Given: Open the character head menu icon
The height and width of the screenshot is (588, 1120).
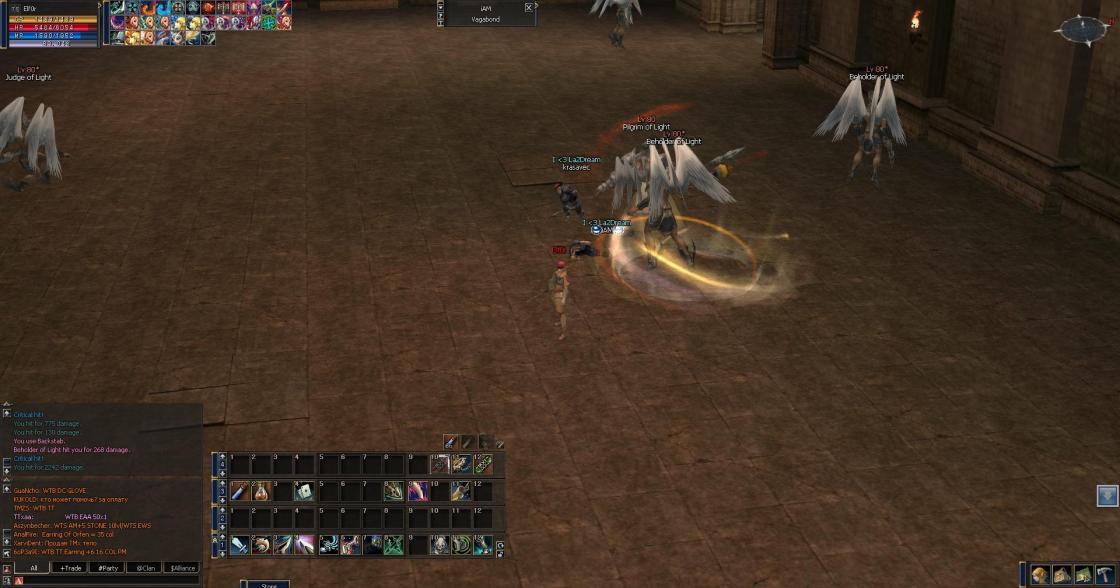Looking at the screenshot, I should [1040, 575].
